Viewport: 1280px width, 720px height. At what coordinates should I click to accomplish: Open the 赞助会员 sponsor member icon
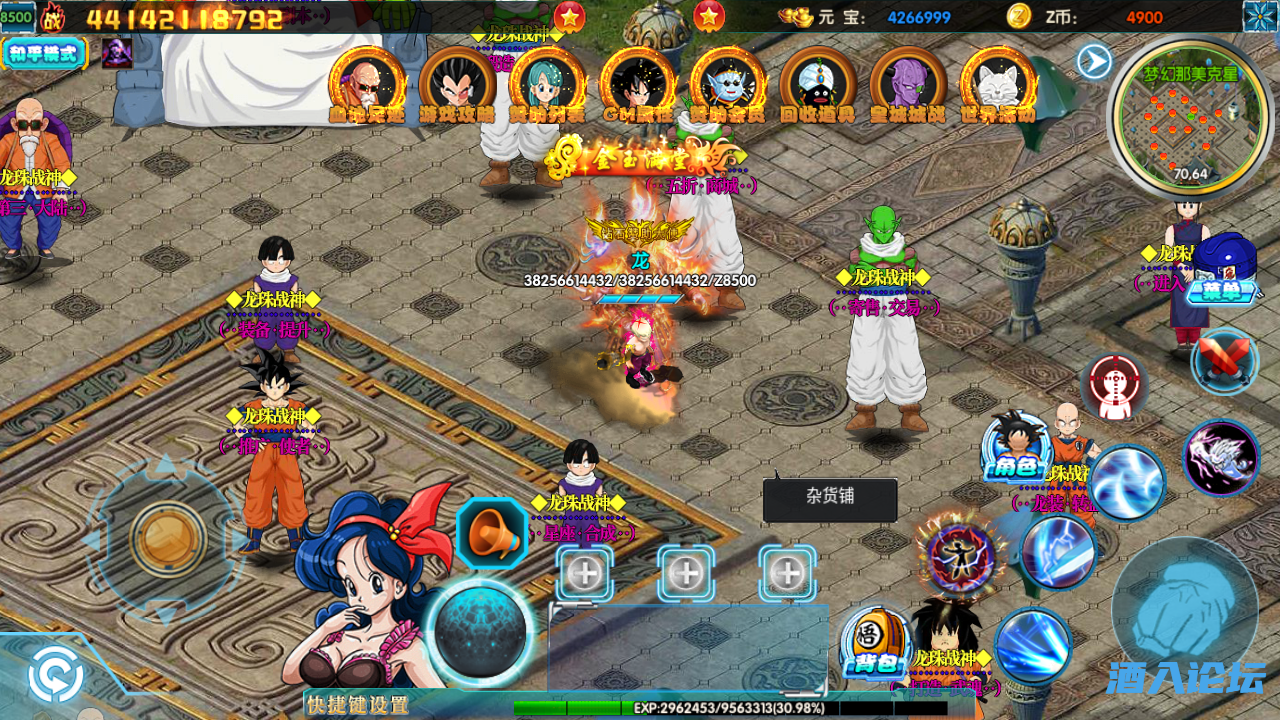click(x=728, y=85)
